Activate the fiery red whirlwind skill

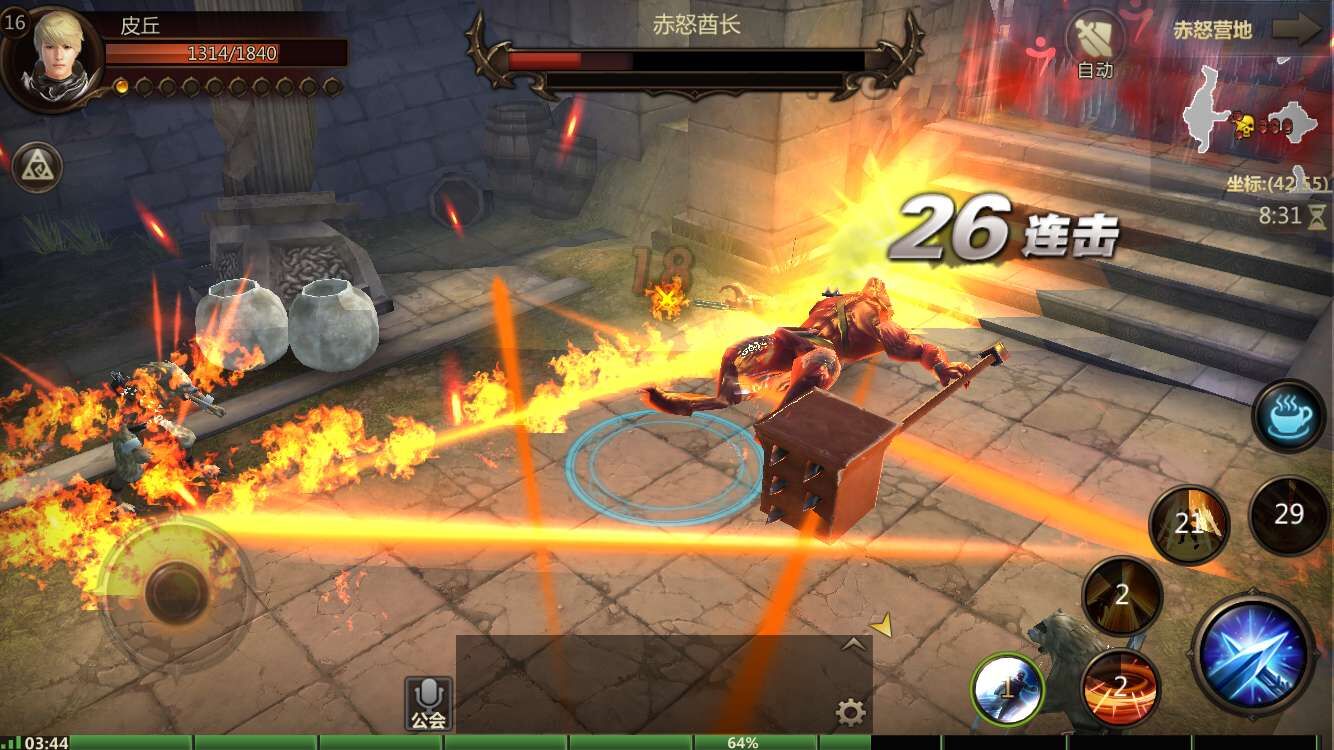[x=1120, y=687]
